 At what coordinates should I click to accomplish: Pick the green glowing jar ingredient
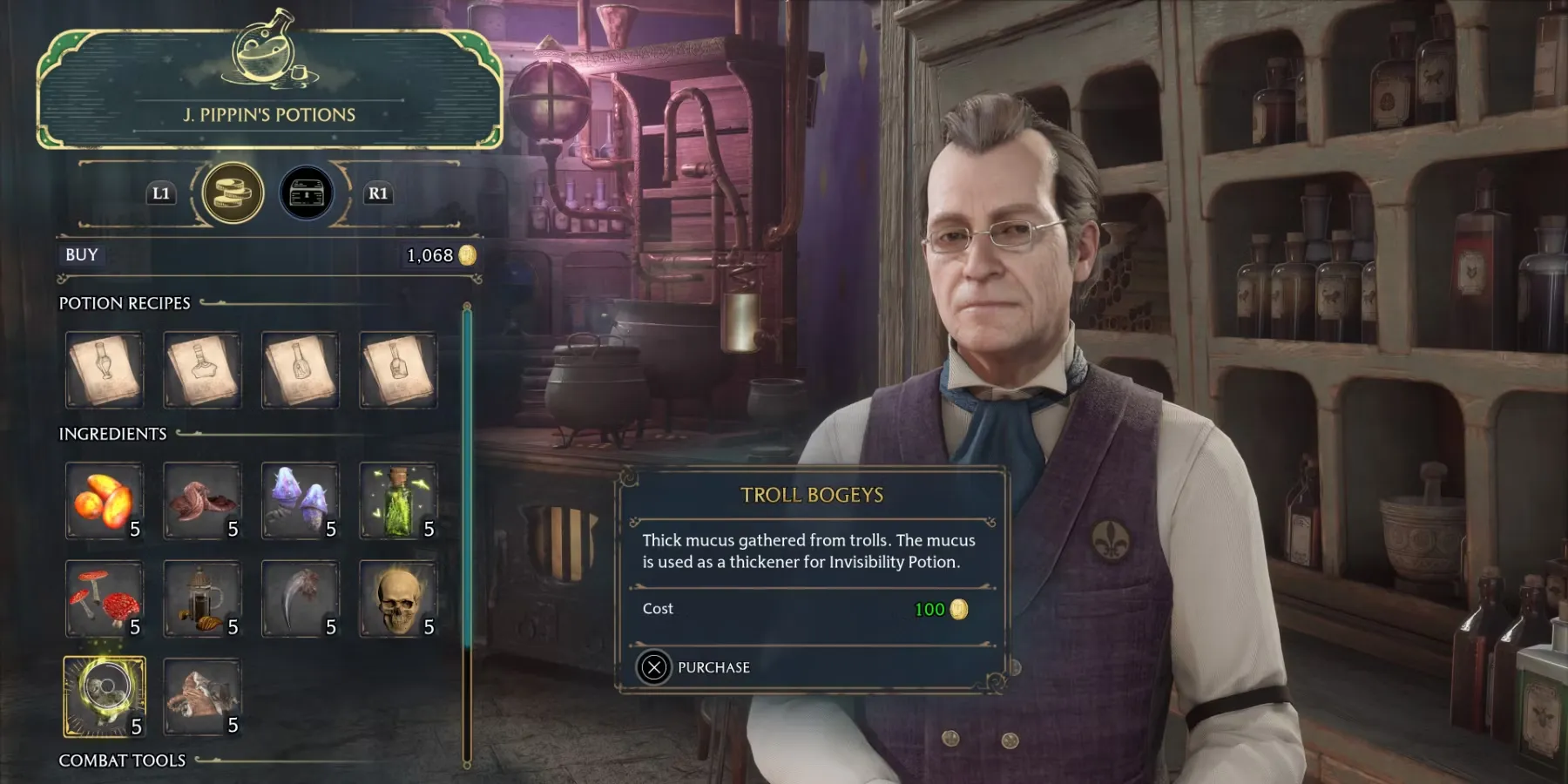pos(398,501)
